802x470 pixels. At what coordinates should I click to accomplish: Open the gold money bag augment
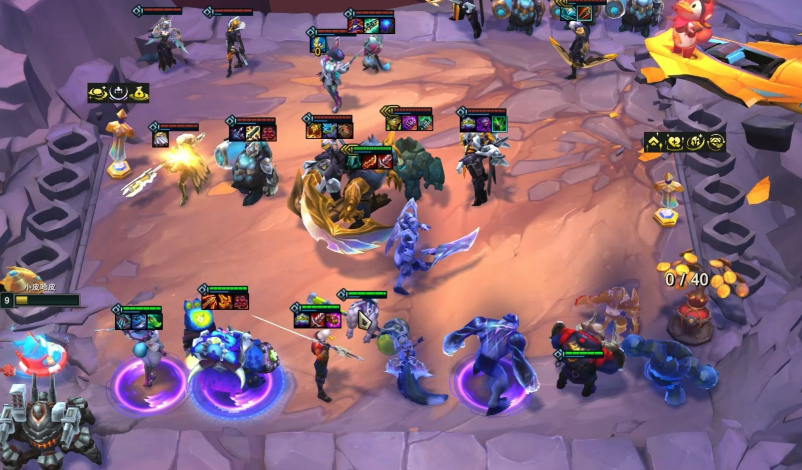pyautogui.click(x=139, y=92)
